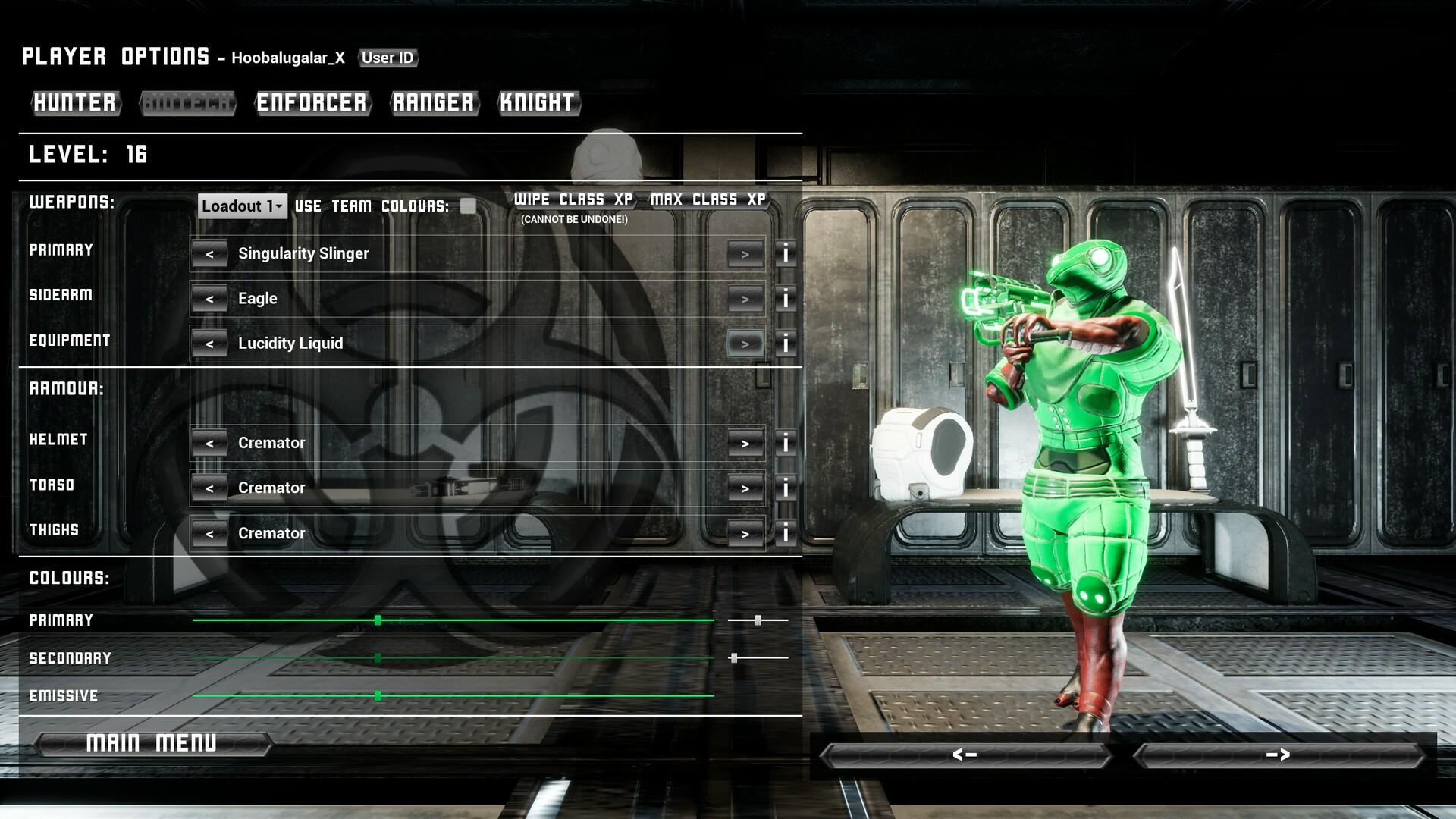Switch to the next helmet option

[x=744, y=443]
